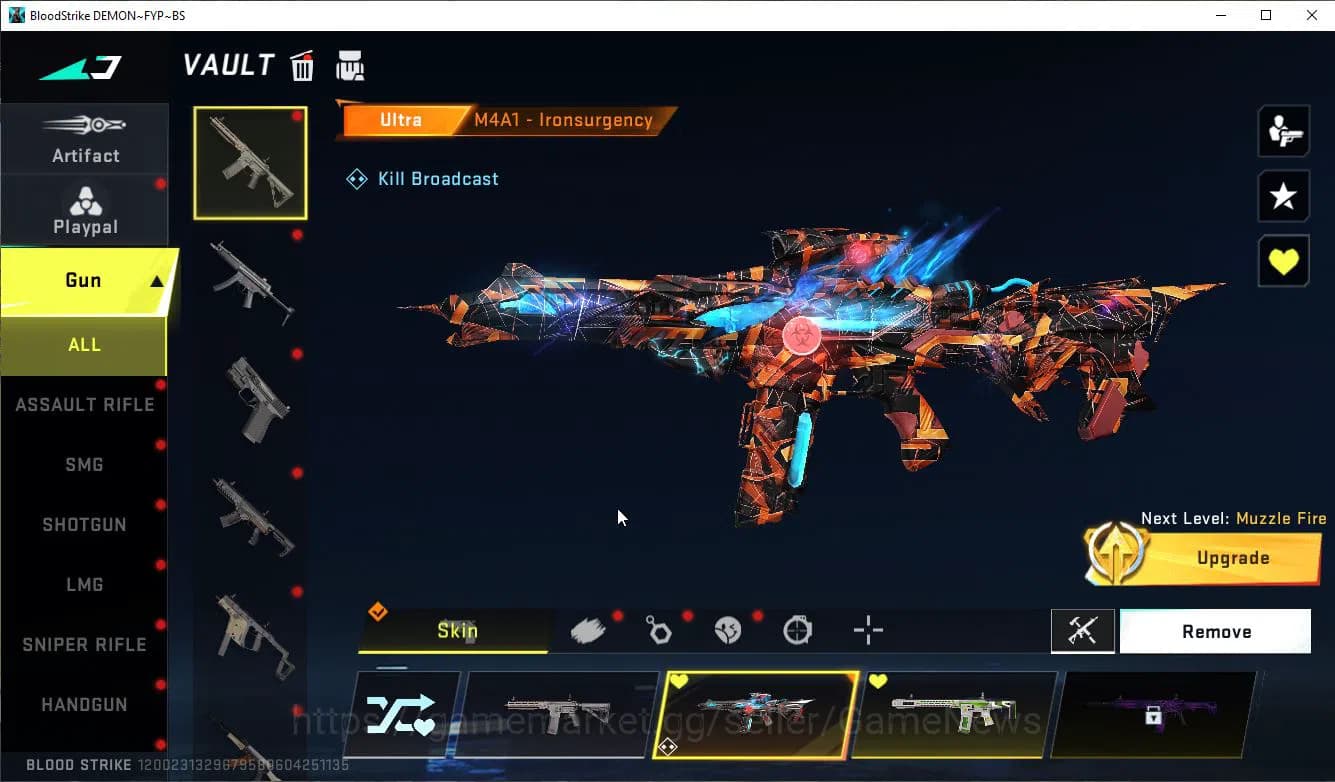
Task: Filter vault by Assault Rifle
Action: (85, 405)
